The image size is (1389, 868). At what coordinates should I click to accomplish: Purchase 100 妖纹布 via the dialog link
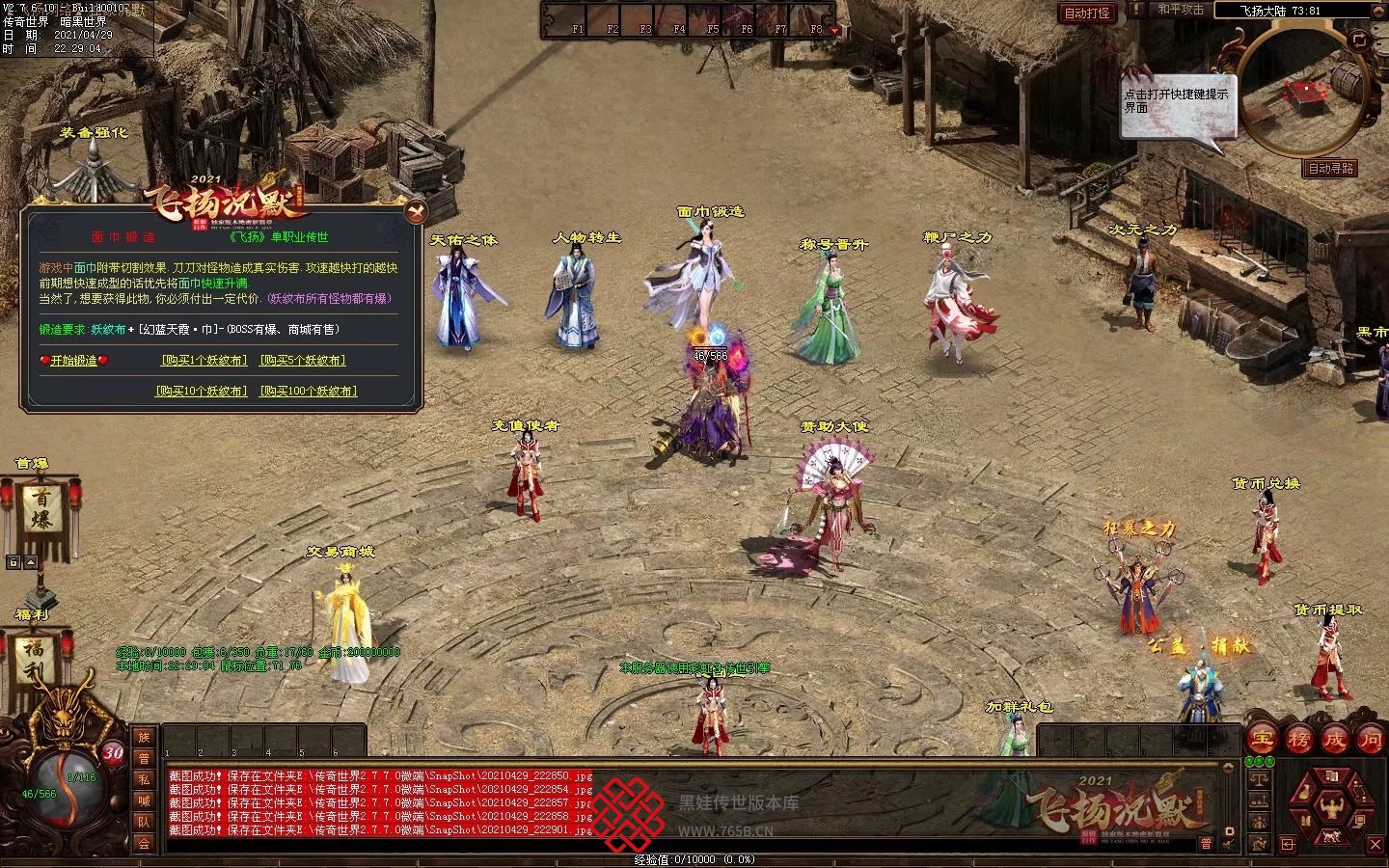click(x=309, y=392)
